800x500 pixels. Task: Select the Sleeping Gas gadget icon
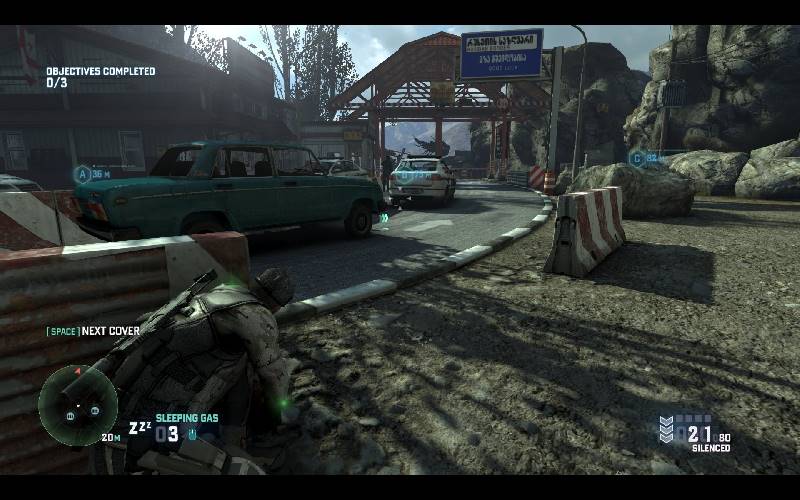click(140, 429)
